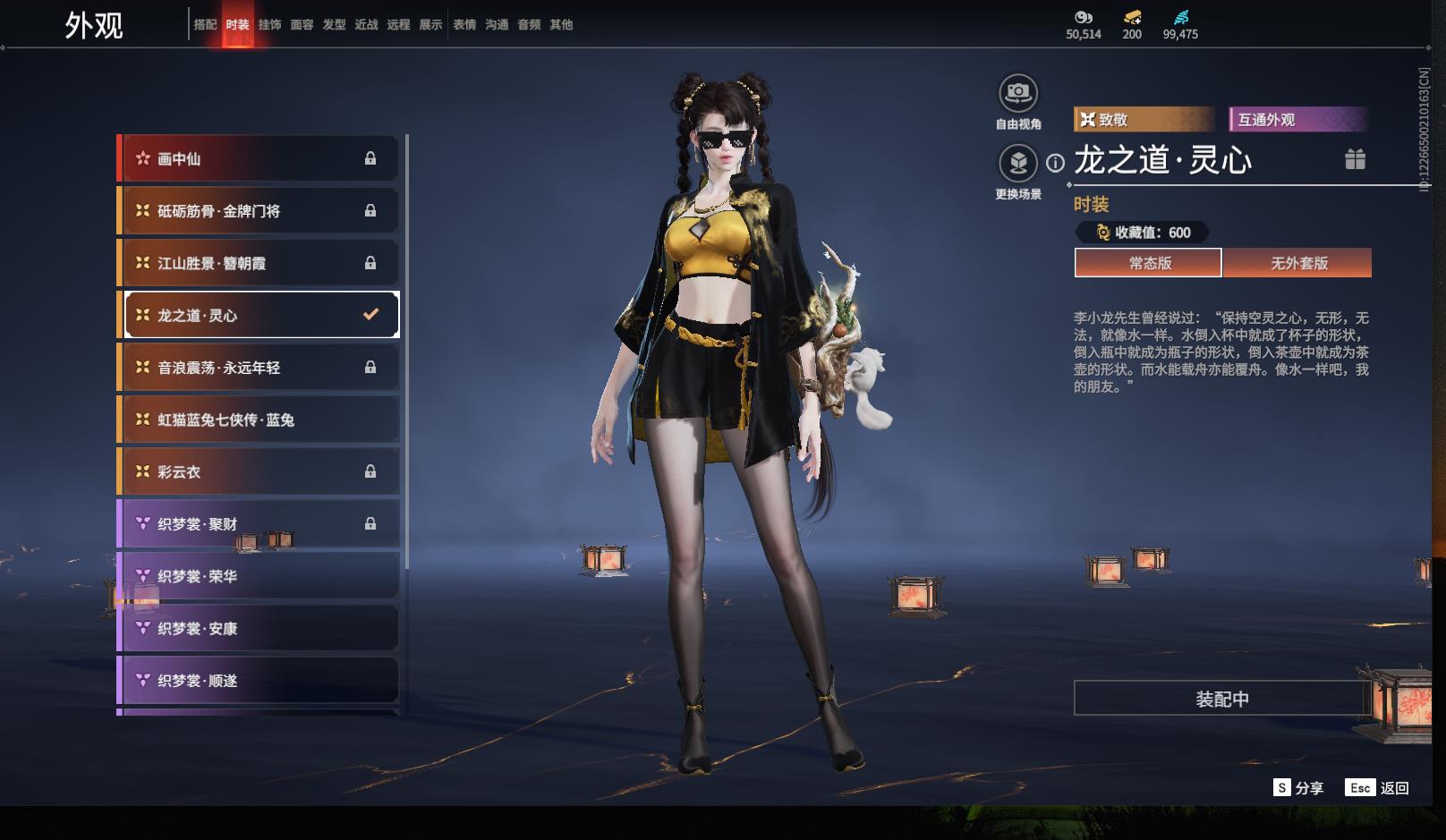1446x840 pixels.
Task: Pick the 音浪震荡·永远年轻 outfit
Action: (258, 368)
